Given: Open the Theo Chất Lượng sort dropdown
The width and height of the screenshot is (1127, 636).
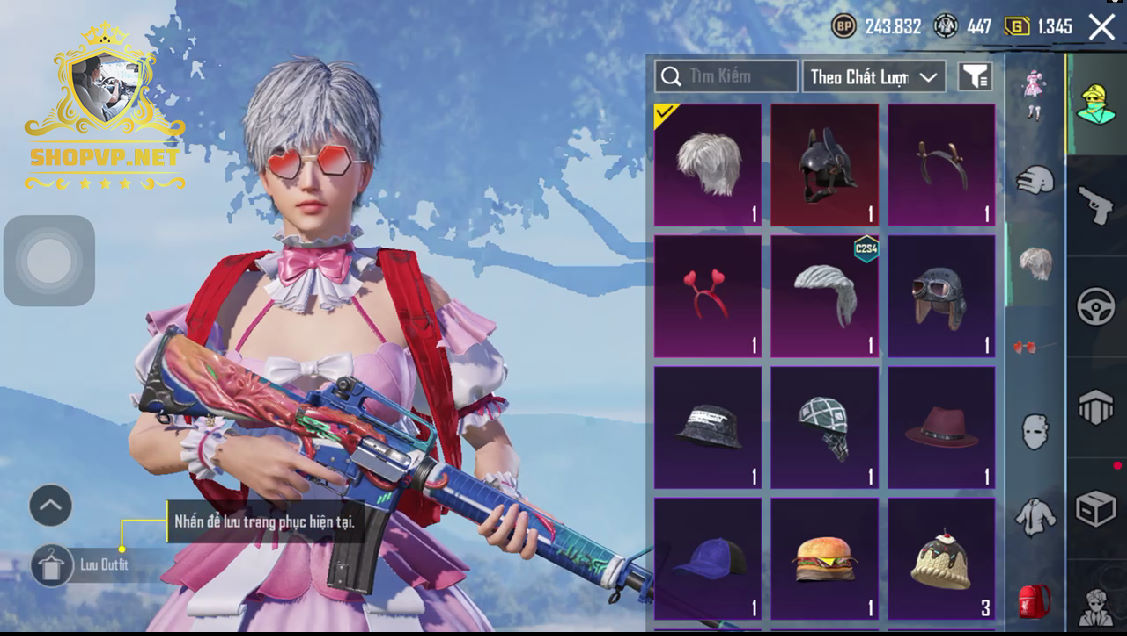Looking at the screenshot, I should click(874, 76).
